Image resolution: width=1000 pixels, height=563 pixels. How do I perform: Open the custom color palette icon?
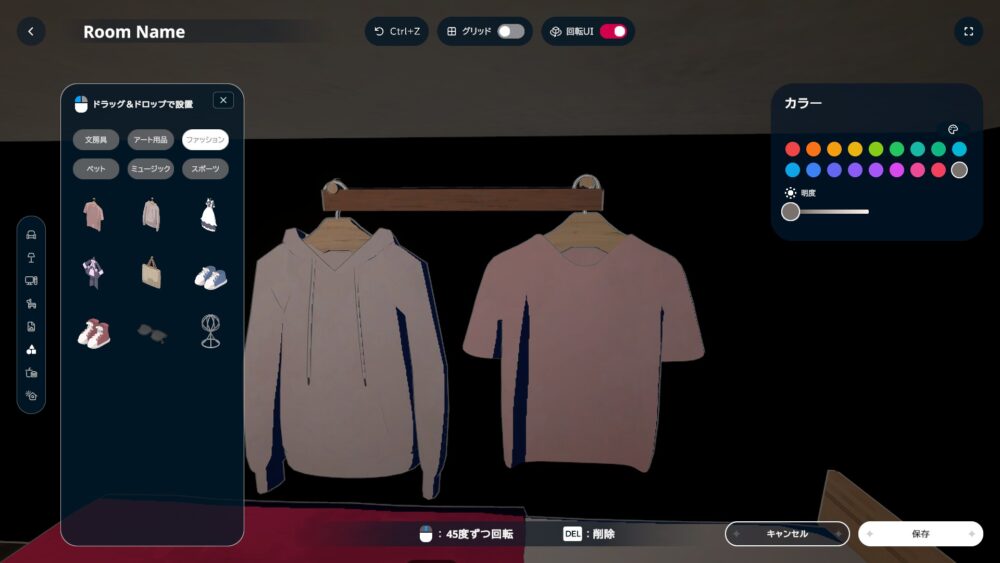(x=953, y=129)
